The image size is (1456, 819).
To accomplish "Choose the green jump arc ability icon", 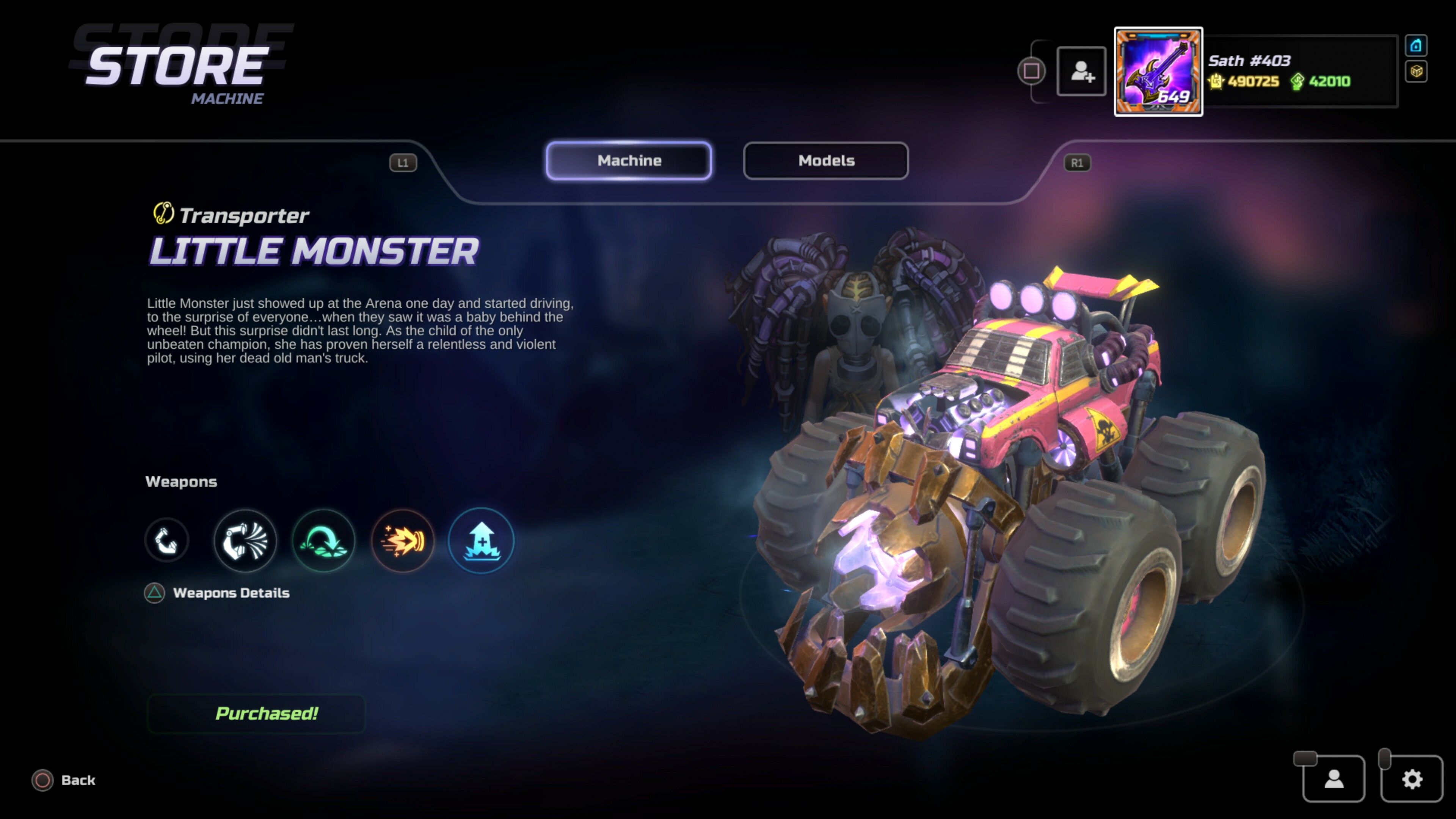I will 323,540.
